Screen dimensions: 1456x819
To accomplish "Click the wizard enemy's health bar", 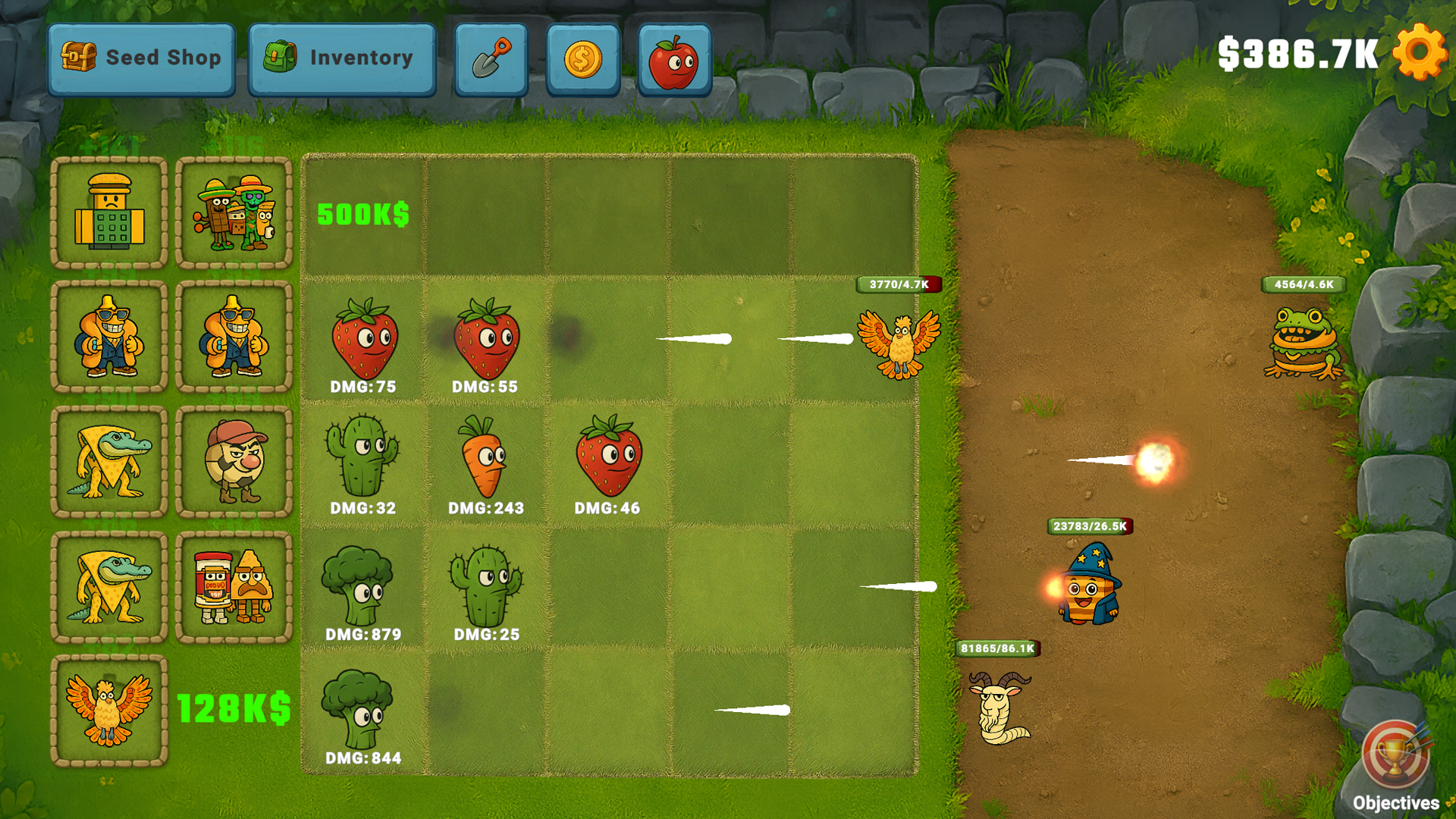I will (x=1089, y=526).
